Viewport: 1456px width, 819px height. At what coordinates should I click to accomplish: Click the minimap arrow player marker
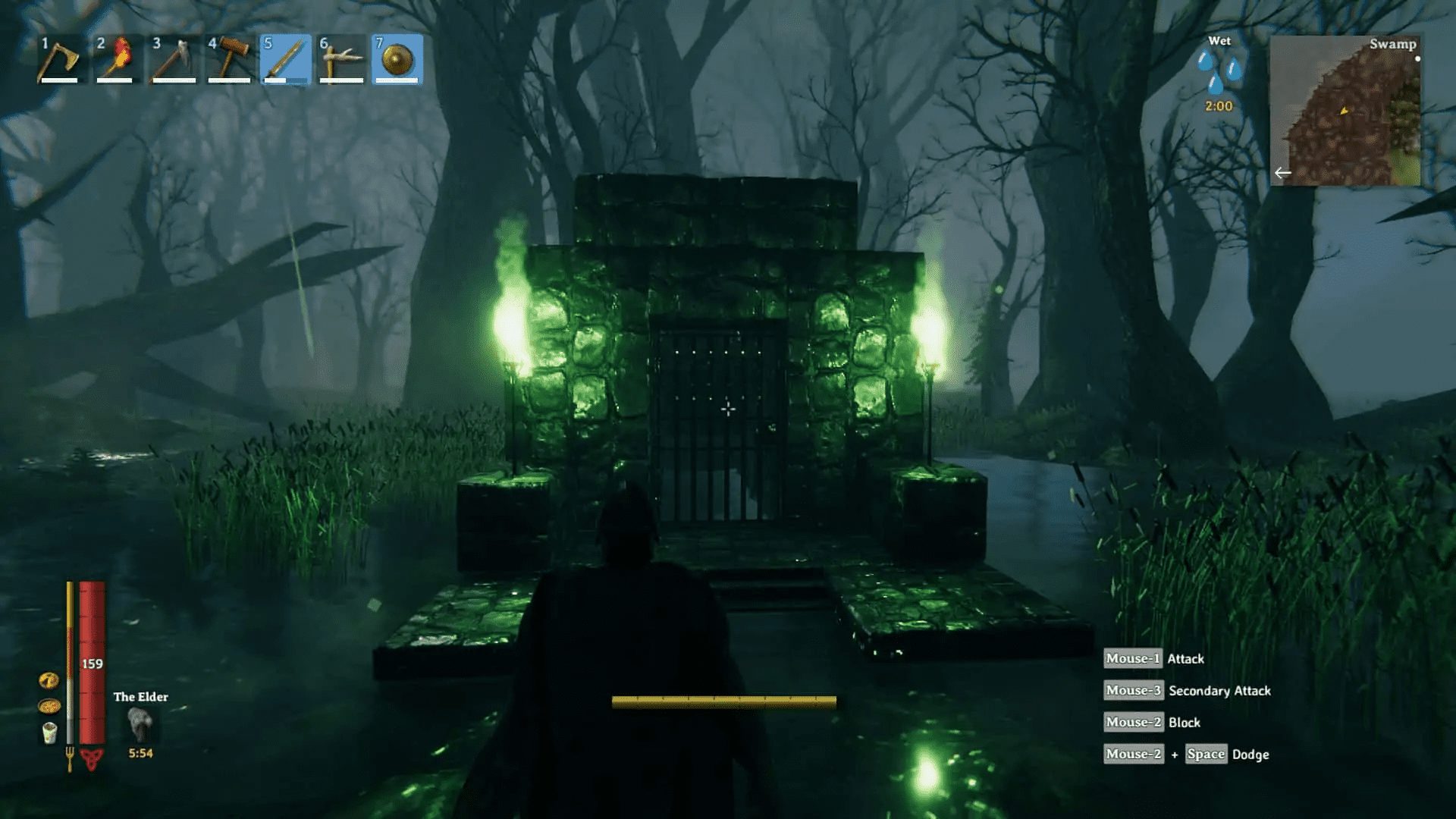pos(1345,111)
